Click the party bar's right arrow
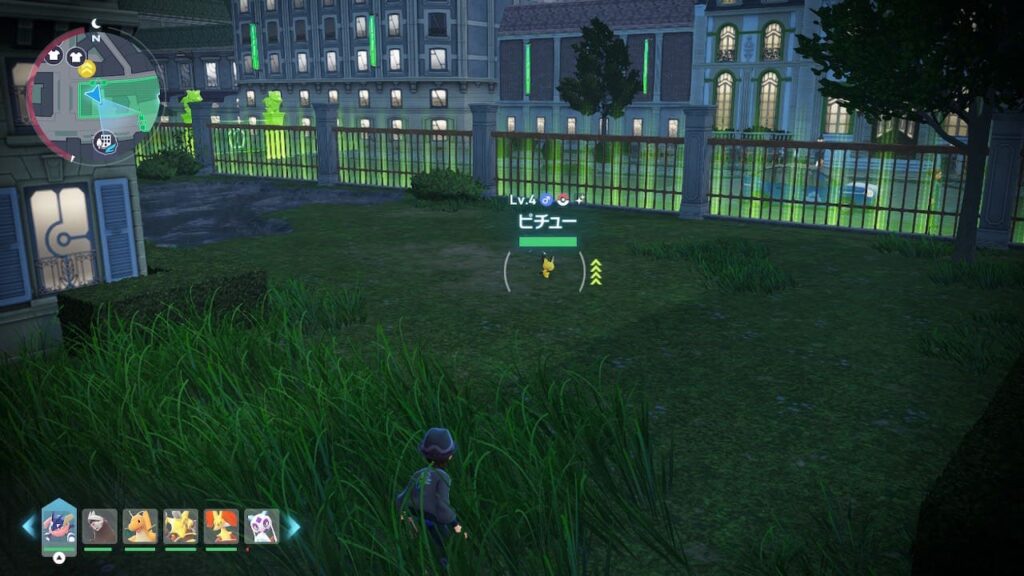Screen dimensions: 1024x576 point(293,527)
